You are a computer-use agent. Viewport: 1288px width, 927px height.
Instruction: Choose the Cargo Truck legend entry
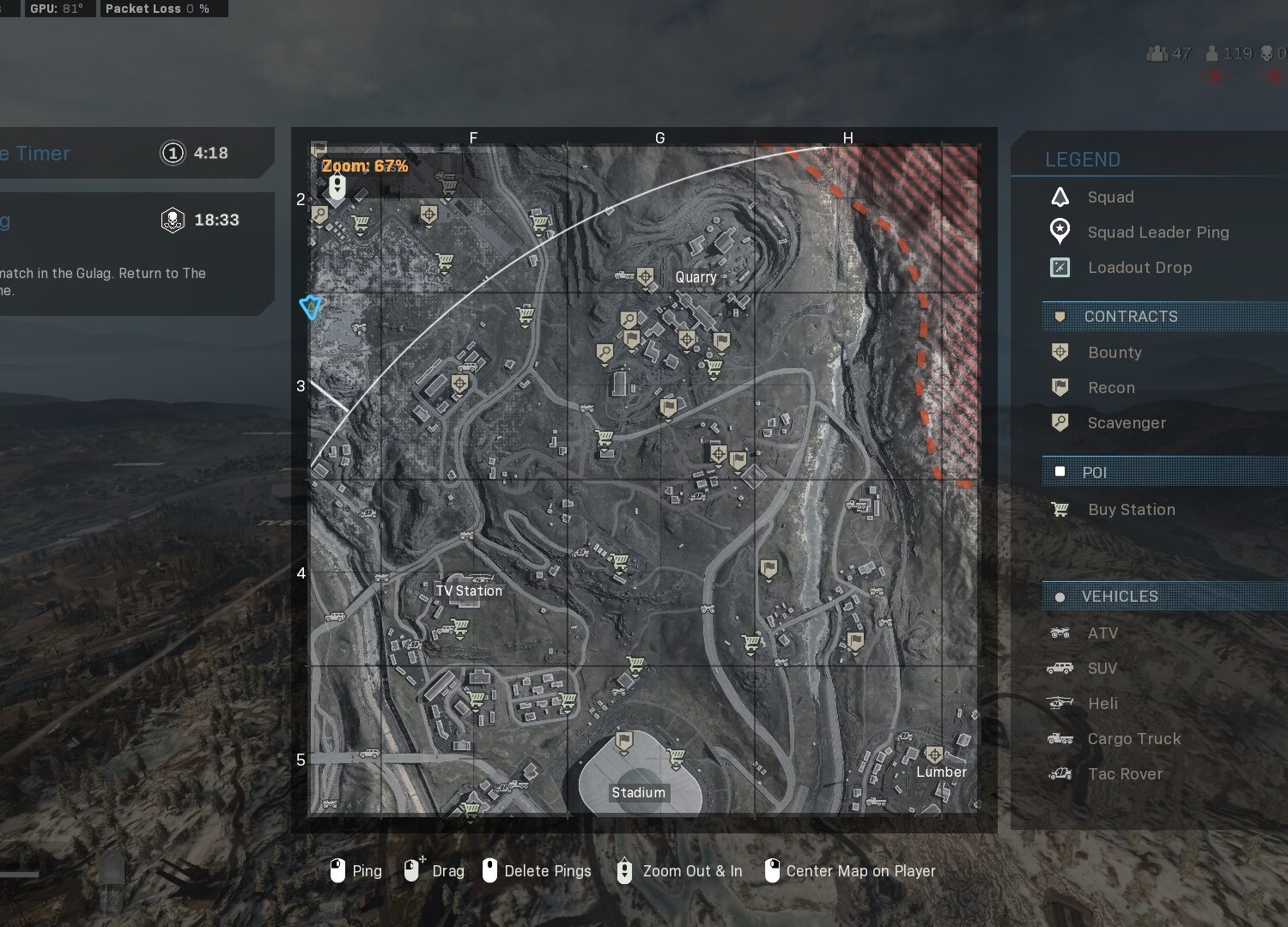pyautogui.click(x=1133, y=739)
